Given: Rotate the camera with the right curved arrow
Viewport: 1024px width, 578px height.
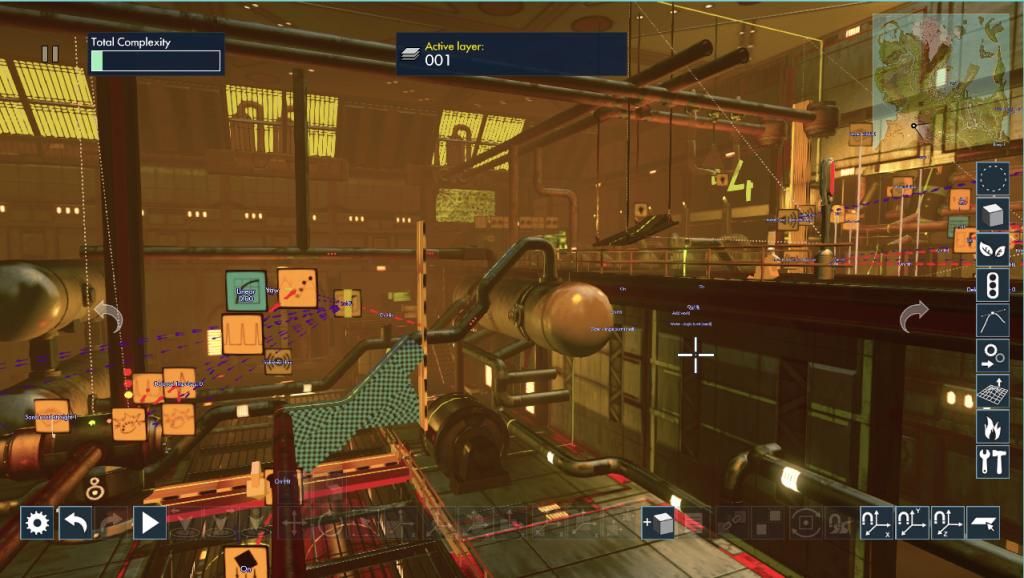Looking at the screenshot, I should click(x=914, y=318).
